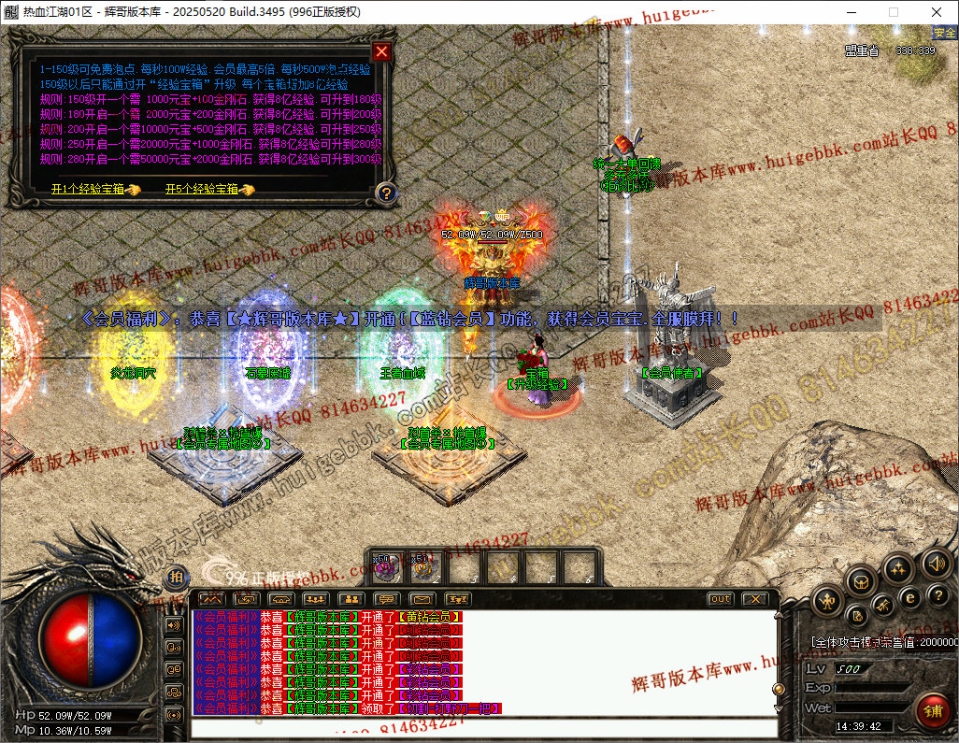Screen dimensions: 959x743
Task: Maximize the game window
Action: 893,12
